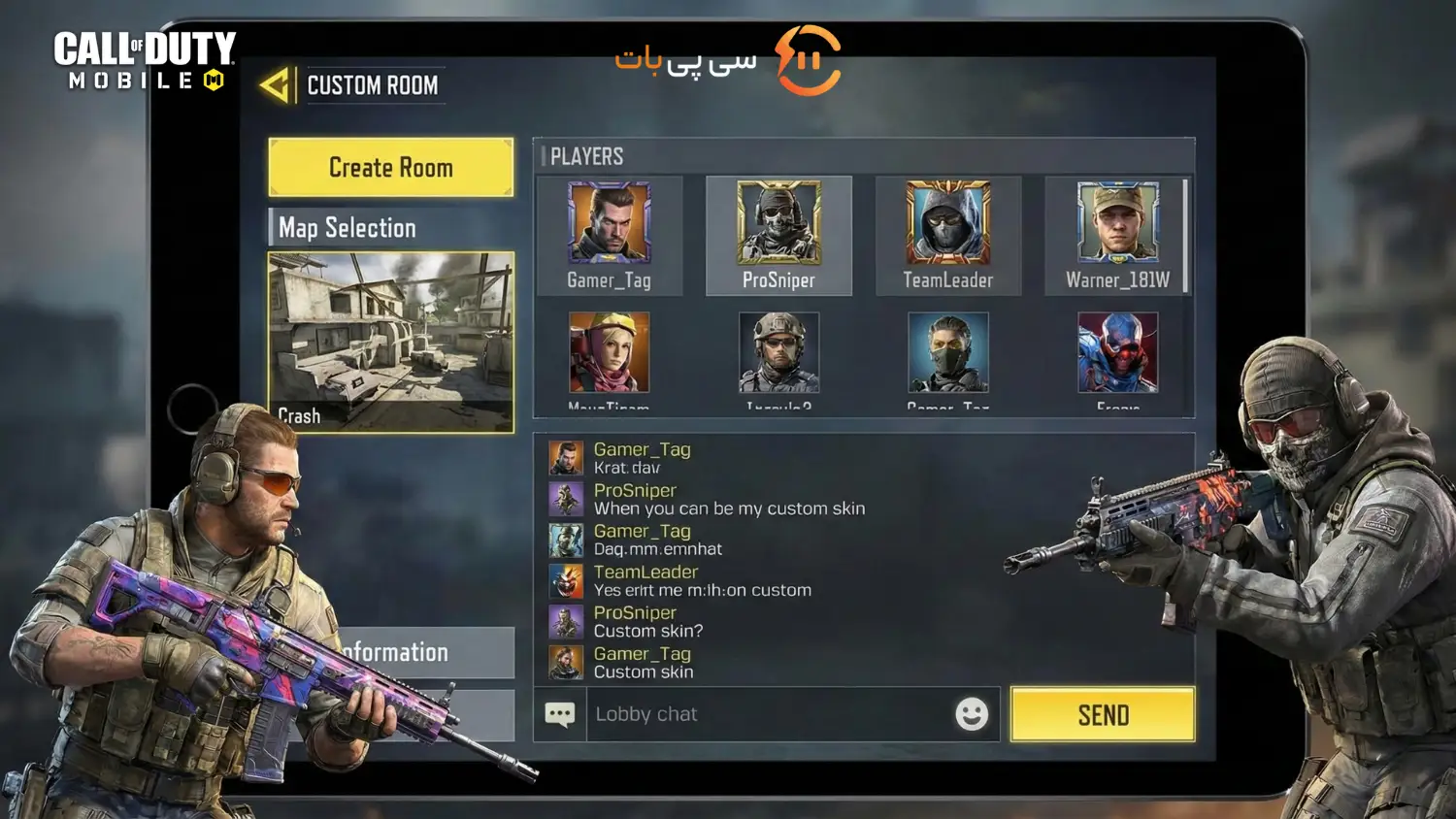
Task: Choose the red-and-blue masked player avatar
Action: [1117, 352]
